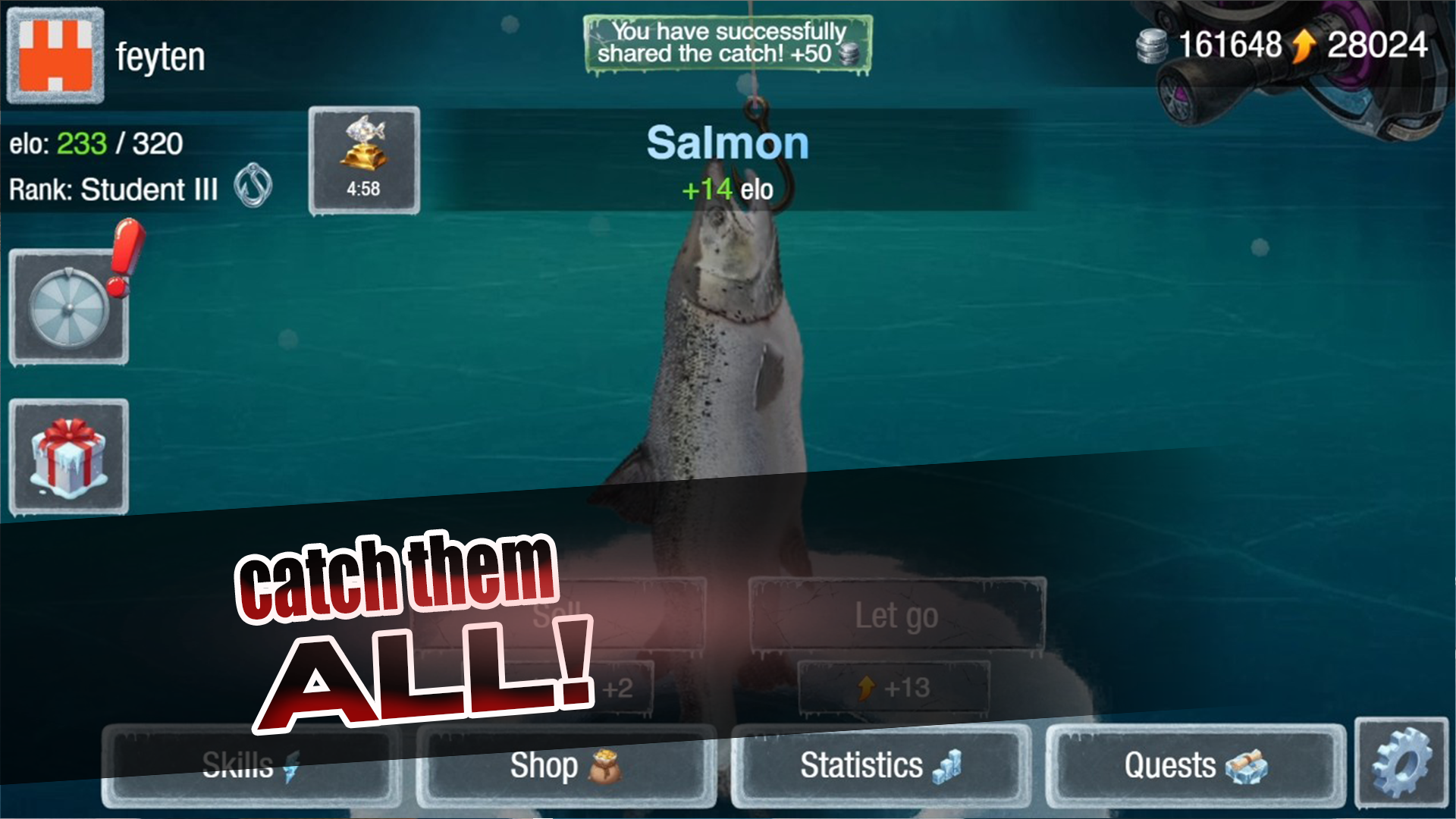The image size is (1456, 819).
Task: Open the Statistics panel
Action: point(880,766)
